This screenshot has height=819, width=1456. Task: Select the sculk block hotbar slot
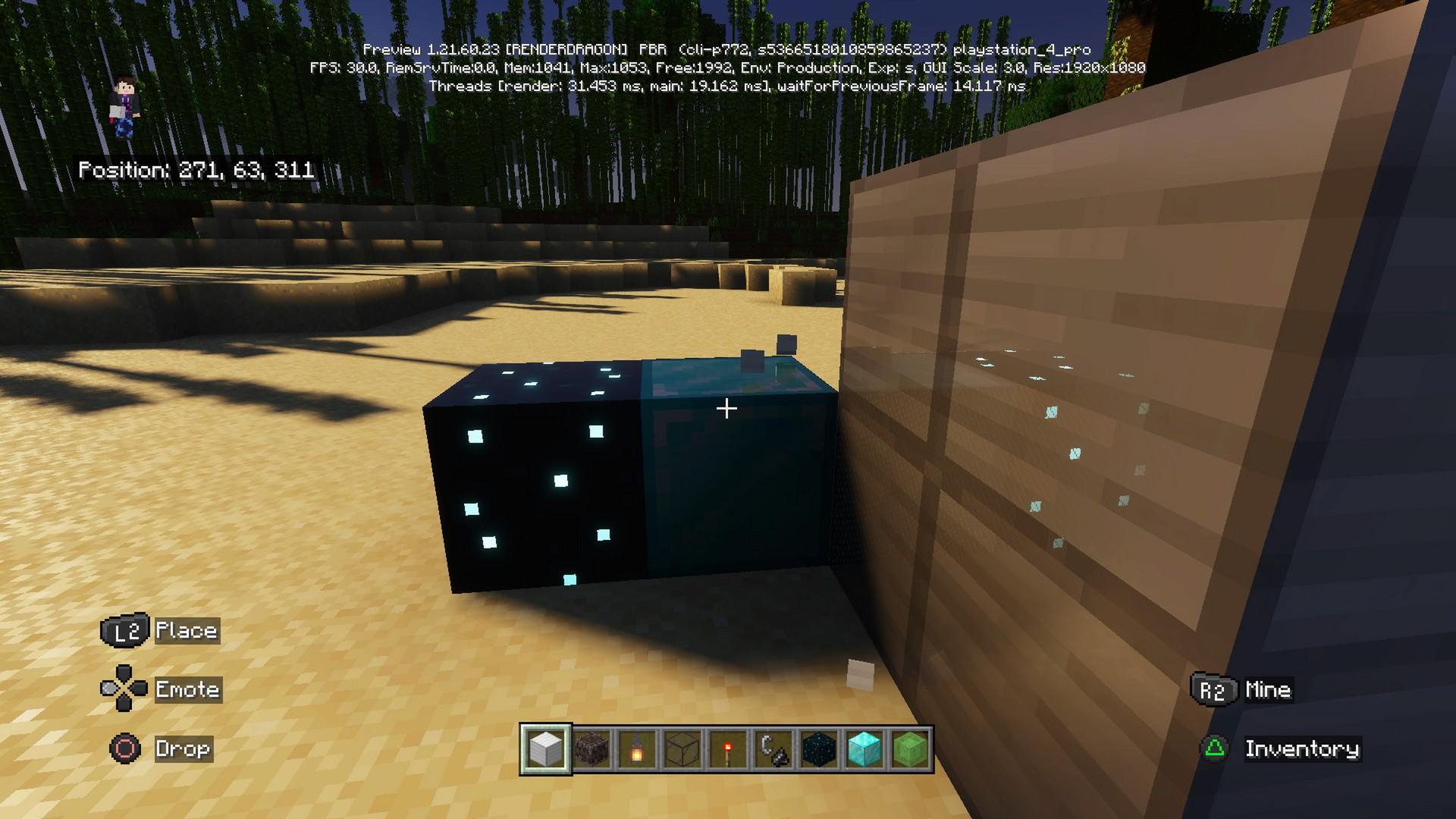(x=819, y=749)
